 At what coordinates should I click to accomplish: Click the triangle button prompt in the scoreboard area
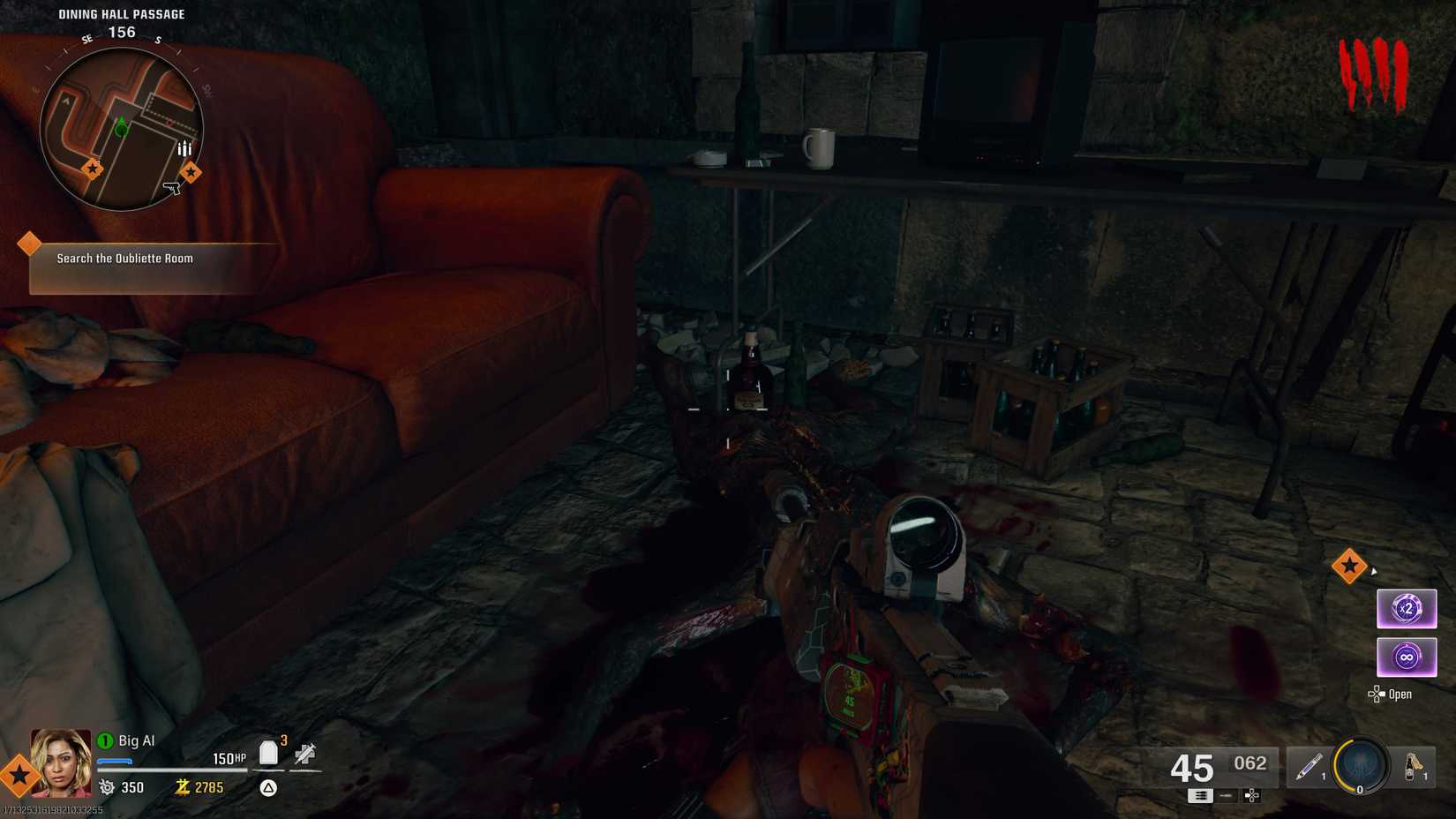(x=266, y=787)
